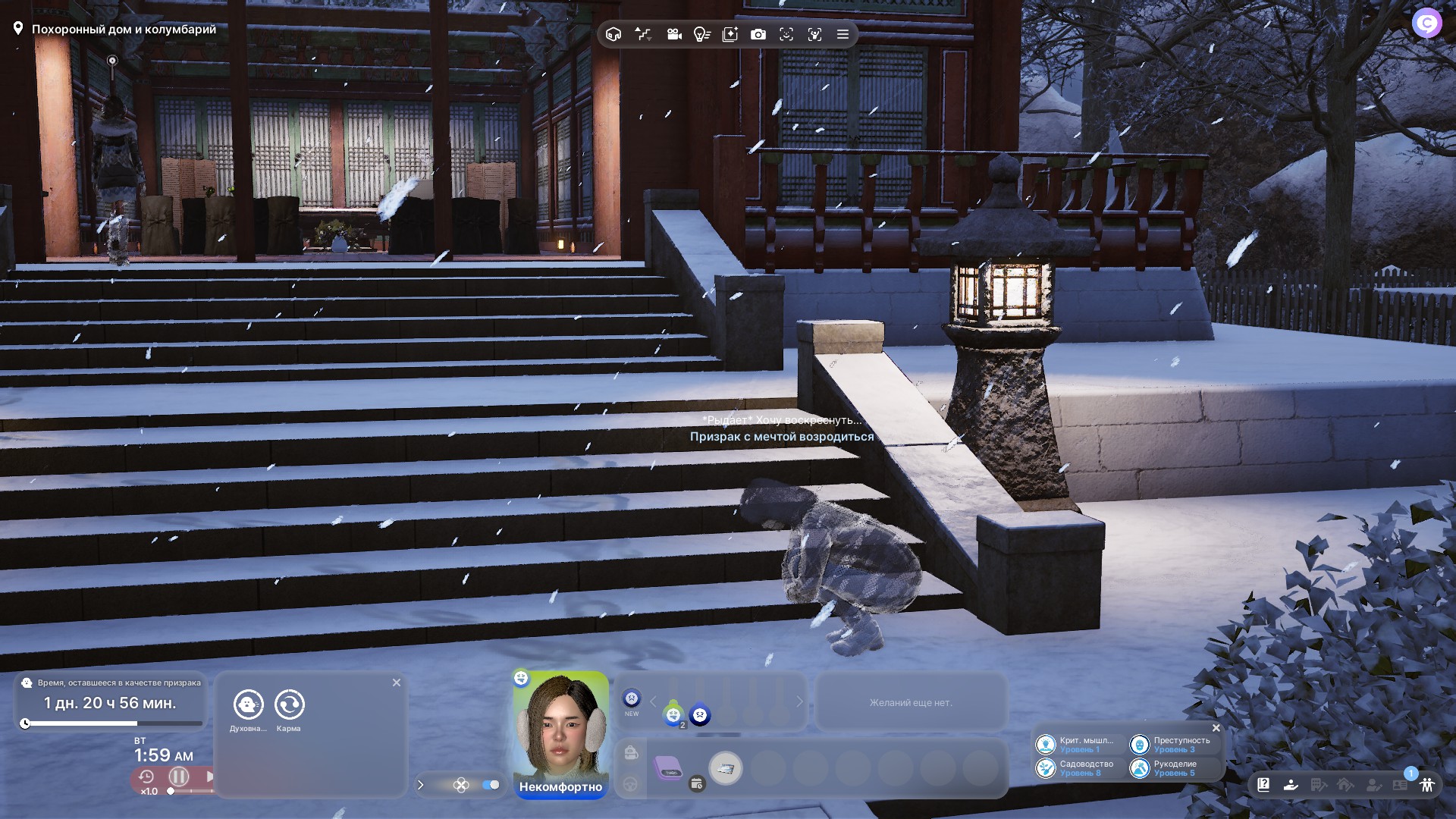Screen dimensions: 1456x819
Task: Close the Карма ghost info panel
Action: click(396, 682)
